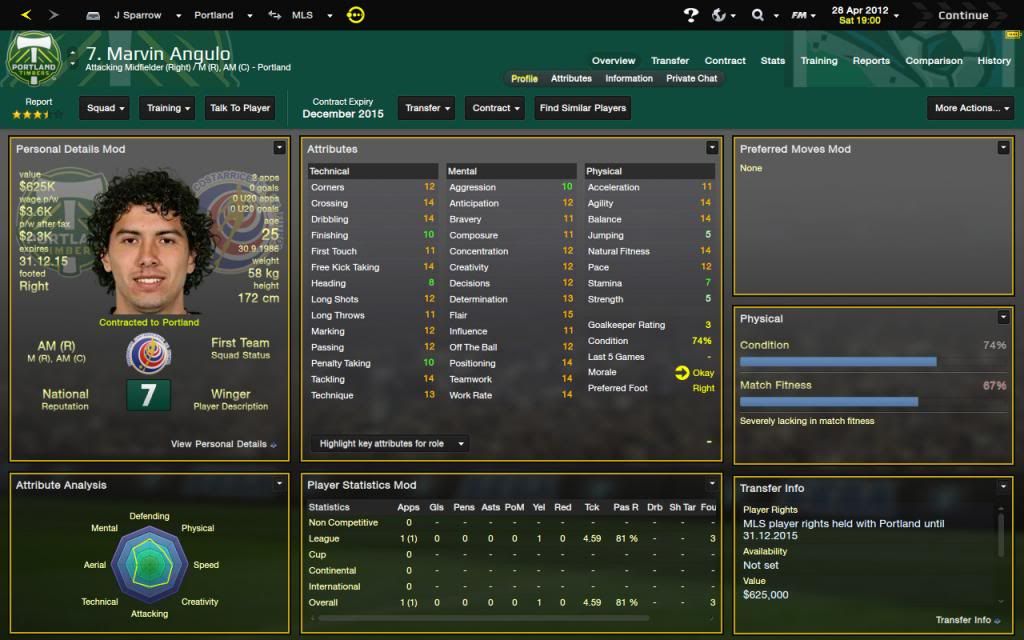Open the Transfer dropdown button
Image resolution: width=1024 pixels, height=640 pixels.
coord(428,108)
